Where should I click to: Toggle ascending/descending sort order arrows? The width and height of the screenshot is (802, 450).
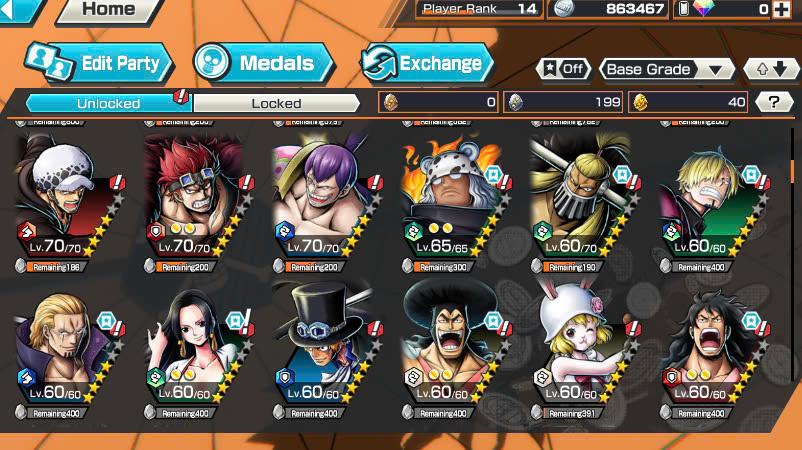(771, 69)
